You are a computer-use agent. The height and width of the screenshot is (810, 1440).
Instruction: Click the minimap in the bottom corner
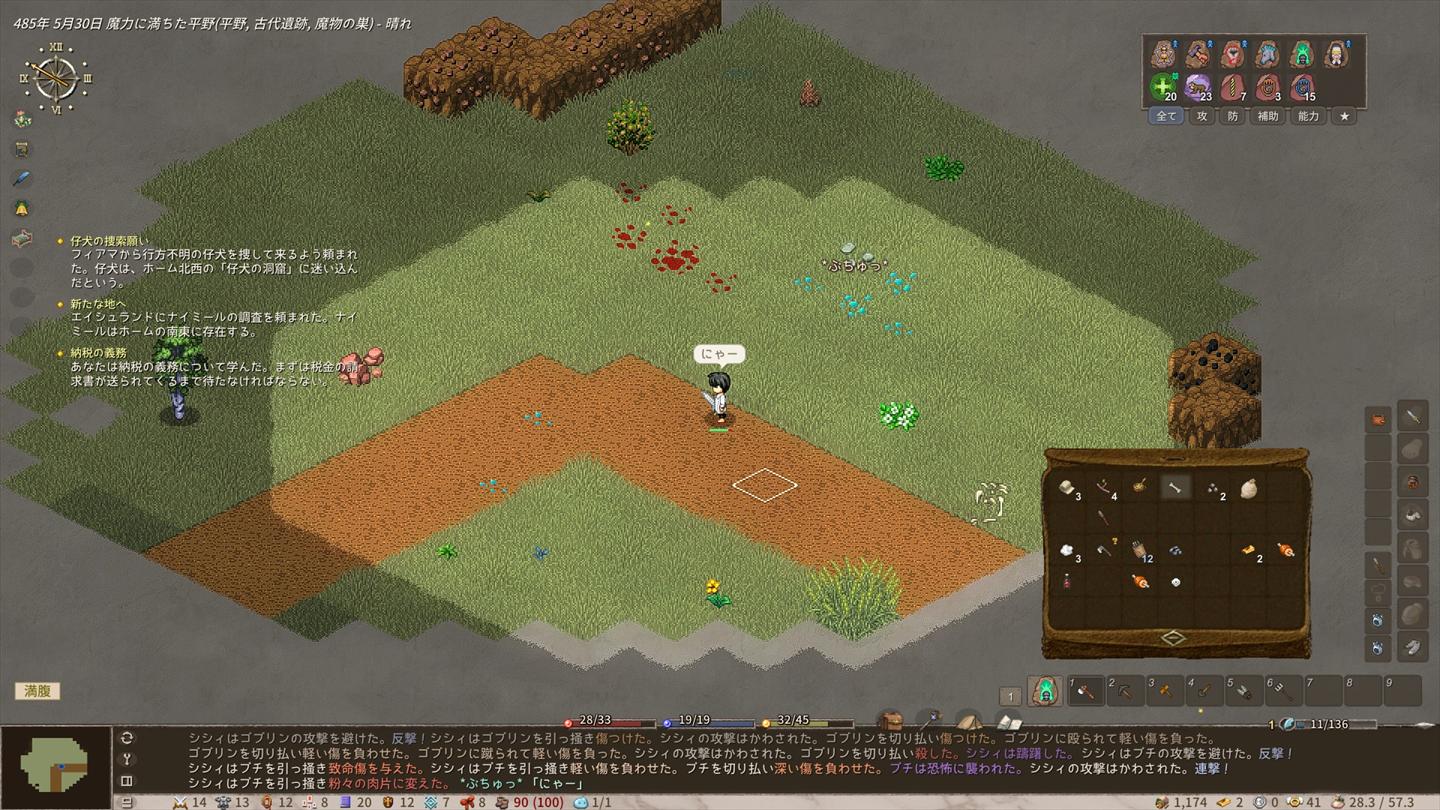coord(56,766)
